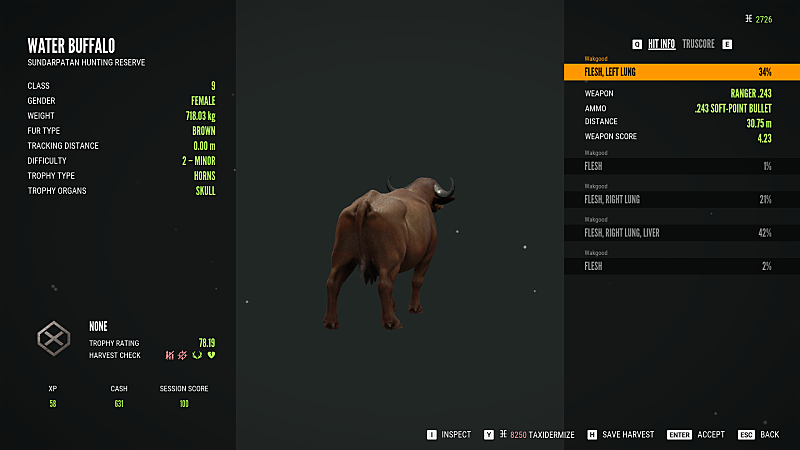Select the Hit Info tab
The image size is (800, 450).
[x=661, y=44]
